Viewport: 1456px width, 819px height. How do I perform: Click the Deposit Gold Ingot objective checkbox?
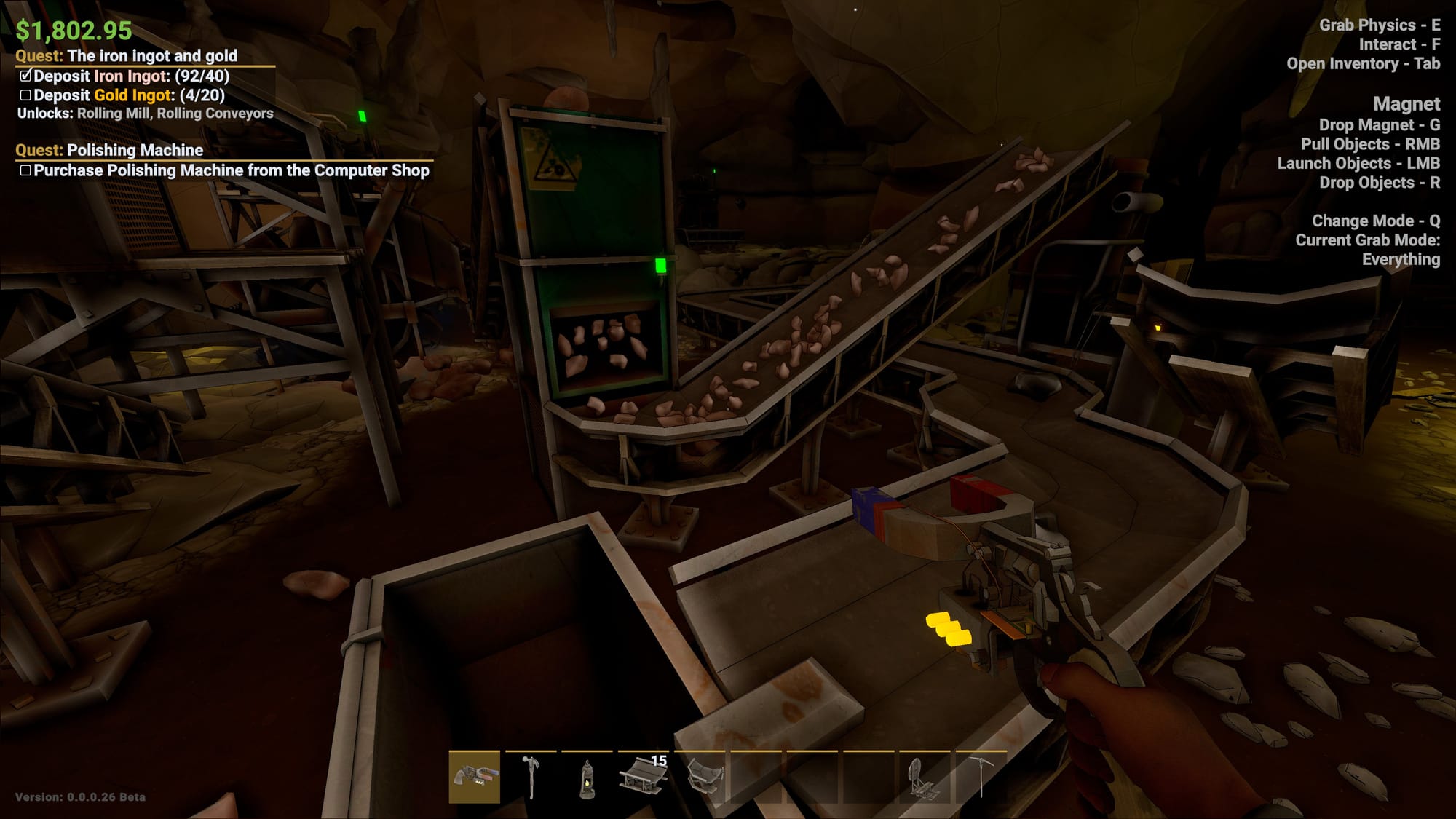click(x=25, y=95)
